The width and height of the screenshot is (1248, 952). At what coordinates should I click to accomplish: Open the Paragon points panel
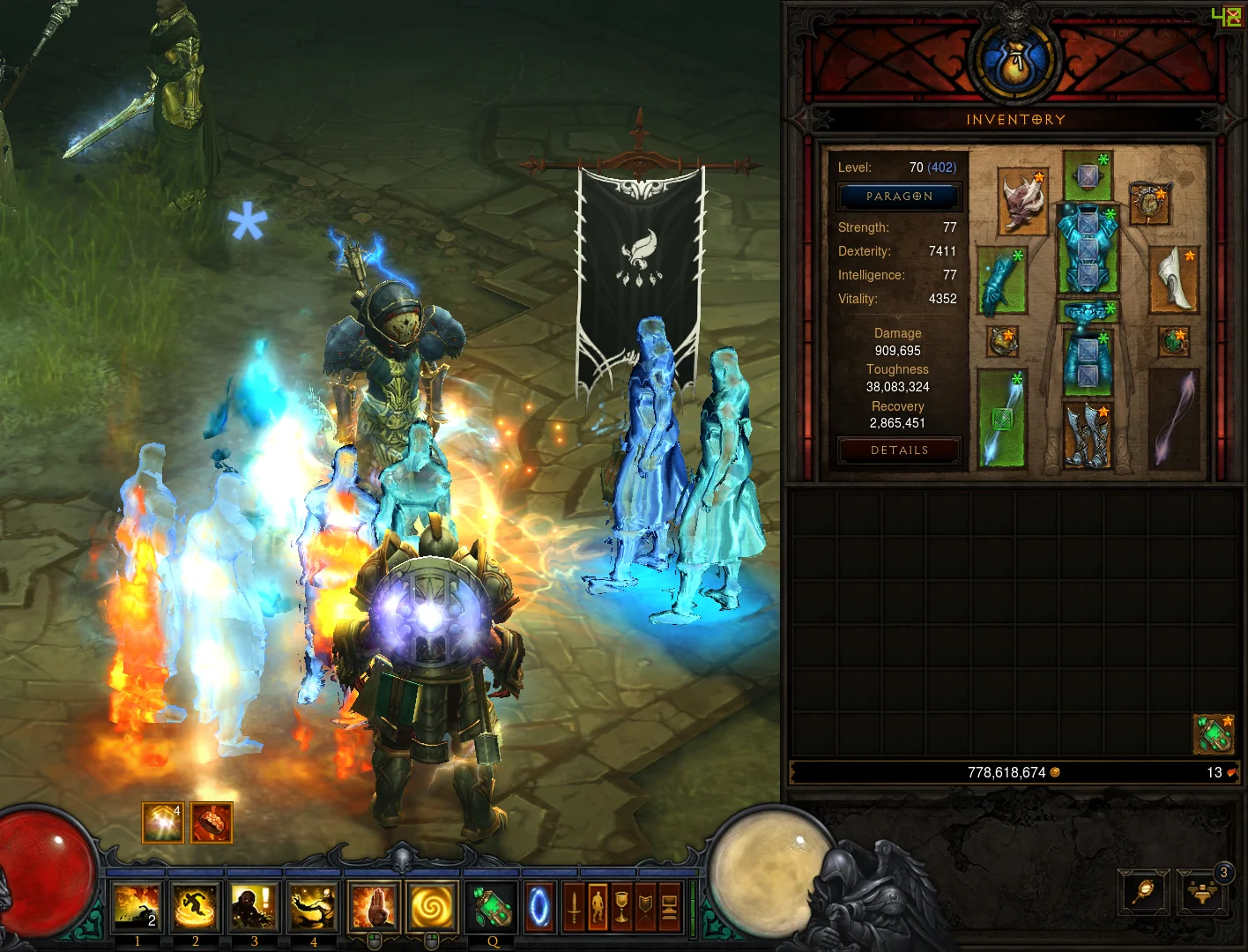899,197
